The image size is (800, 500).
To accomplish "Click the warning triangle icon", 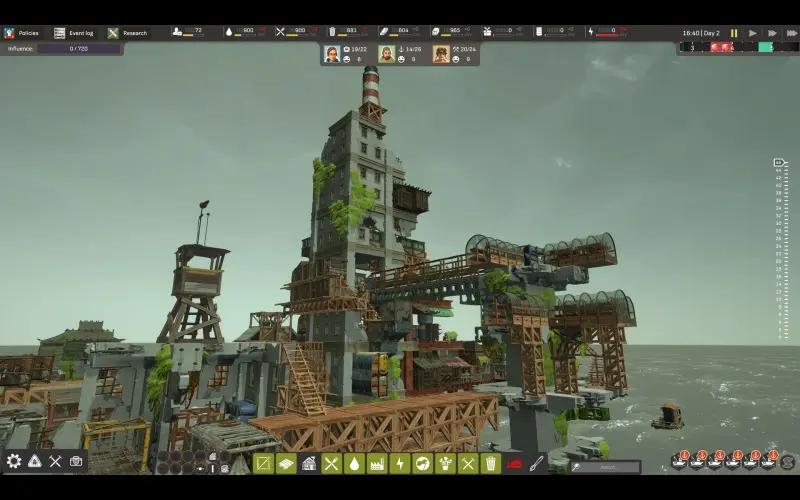I will point(34,461).
